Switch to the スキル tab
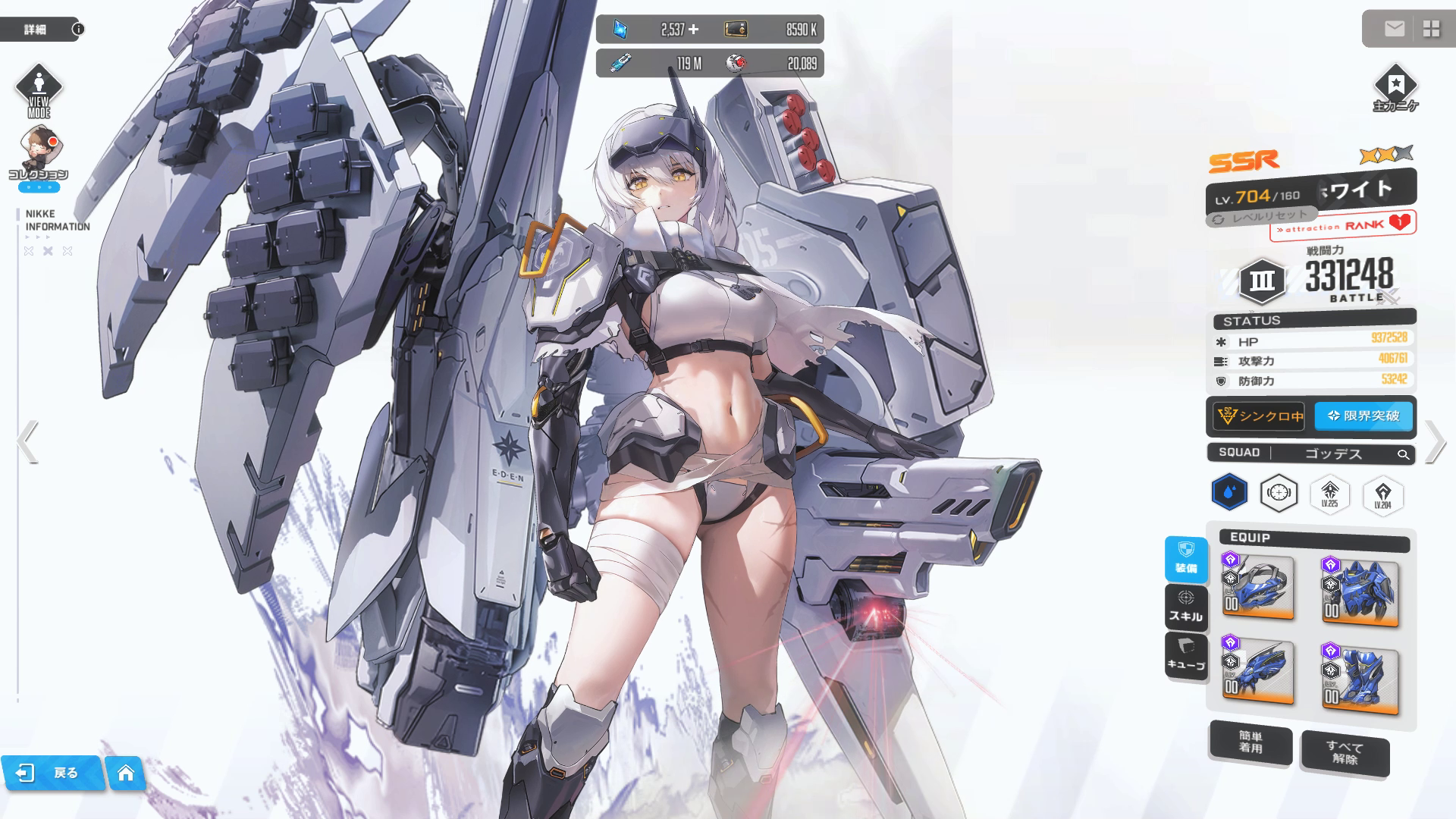 point(1186,607)
